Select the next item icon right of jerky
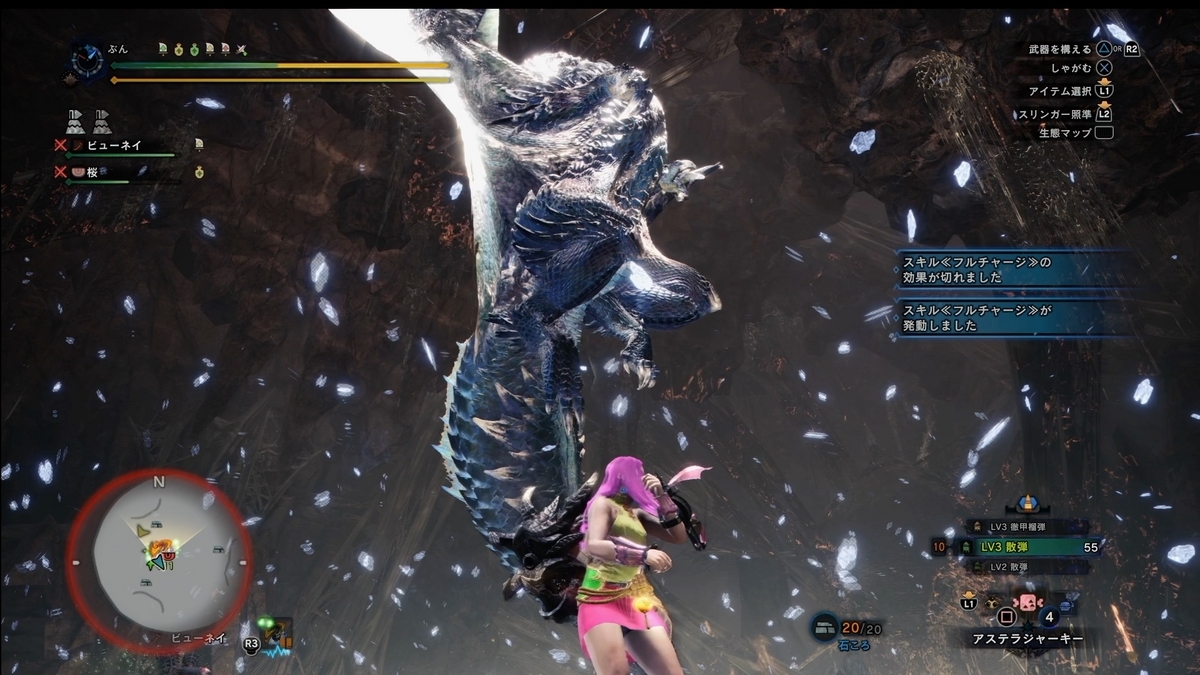 (x=1065, y=605)
